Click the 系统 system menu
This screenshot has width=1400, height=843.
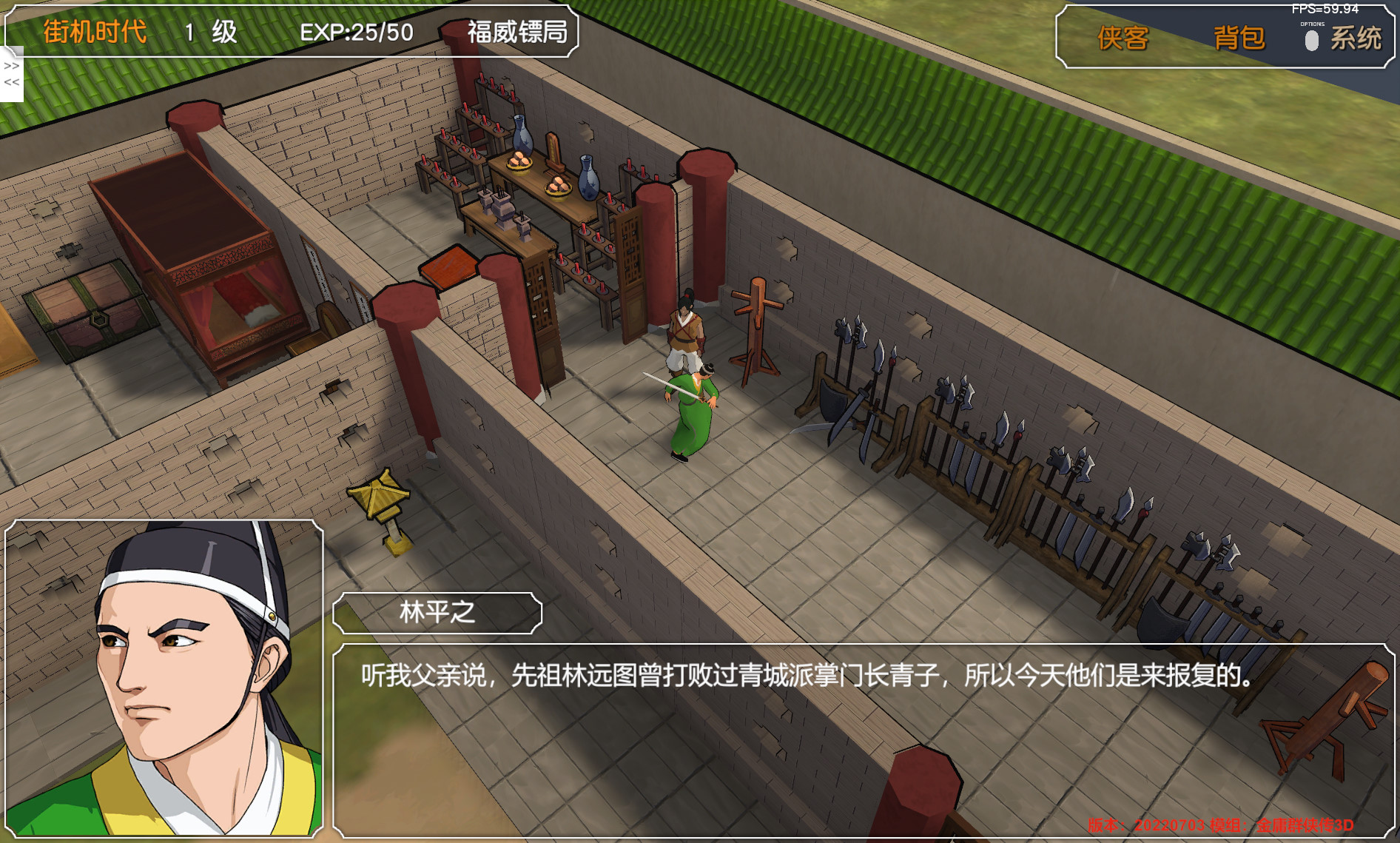coord(1356,39)
